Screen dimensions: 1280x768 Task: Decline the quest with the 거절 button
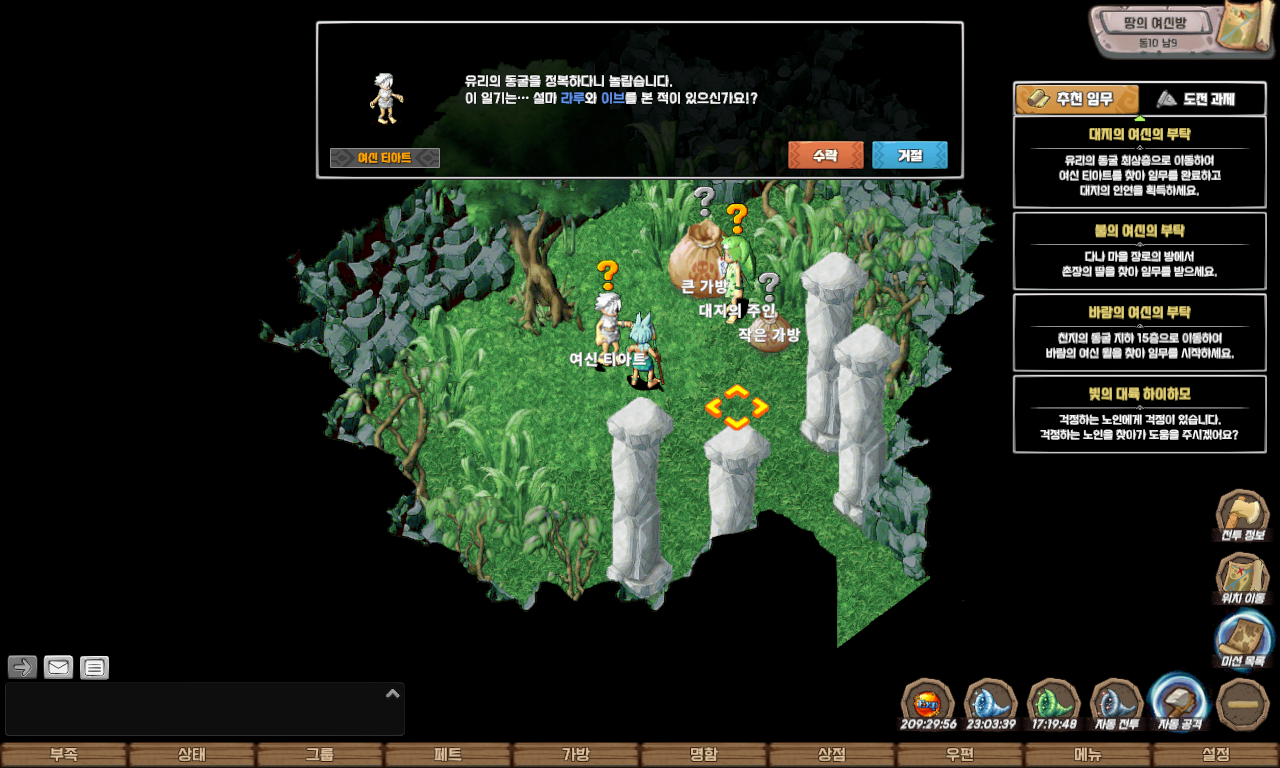tap(909, 156)
